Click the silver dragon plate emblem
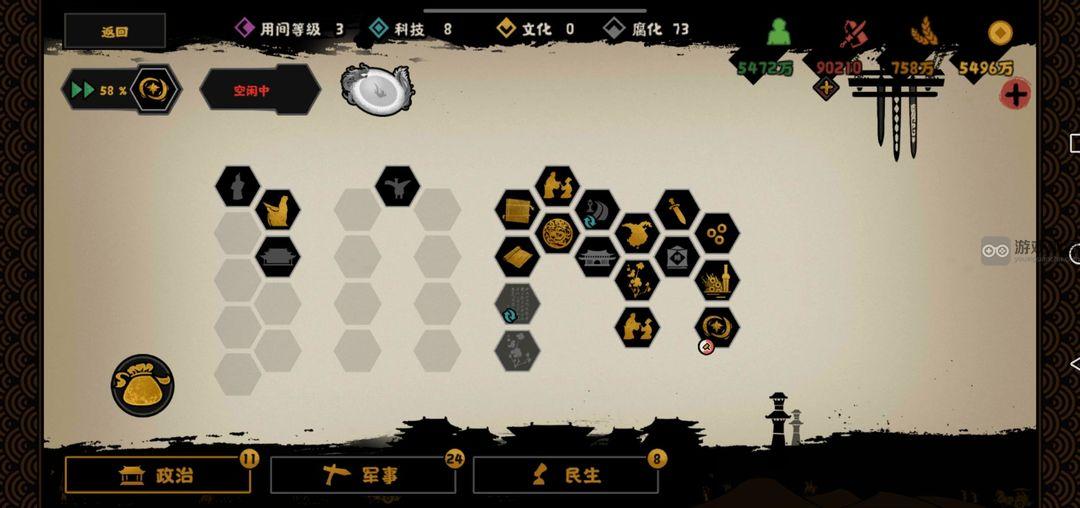This screenshot has height=508, width=1080. point(377,90)
